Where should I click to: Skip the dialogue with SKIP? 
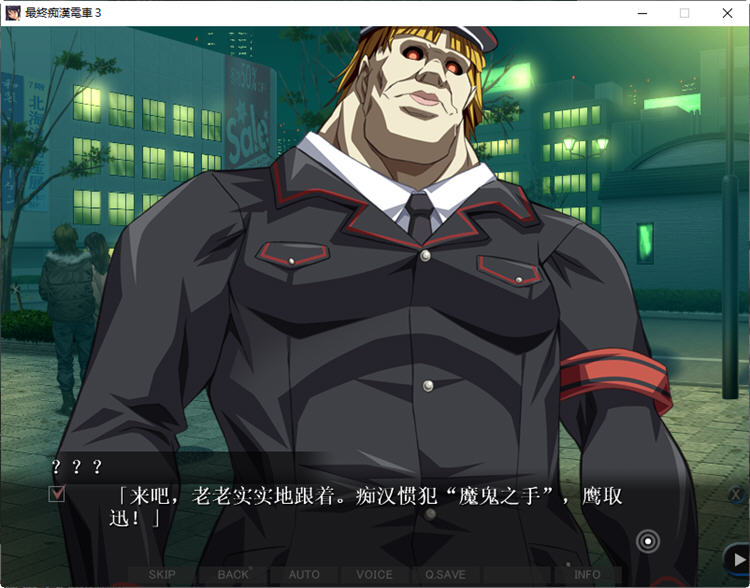click(x=162, y=575)
